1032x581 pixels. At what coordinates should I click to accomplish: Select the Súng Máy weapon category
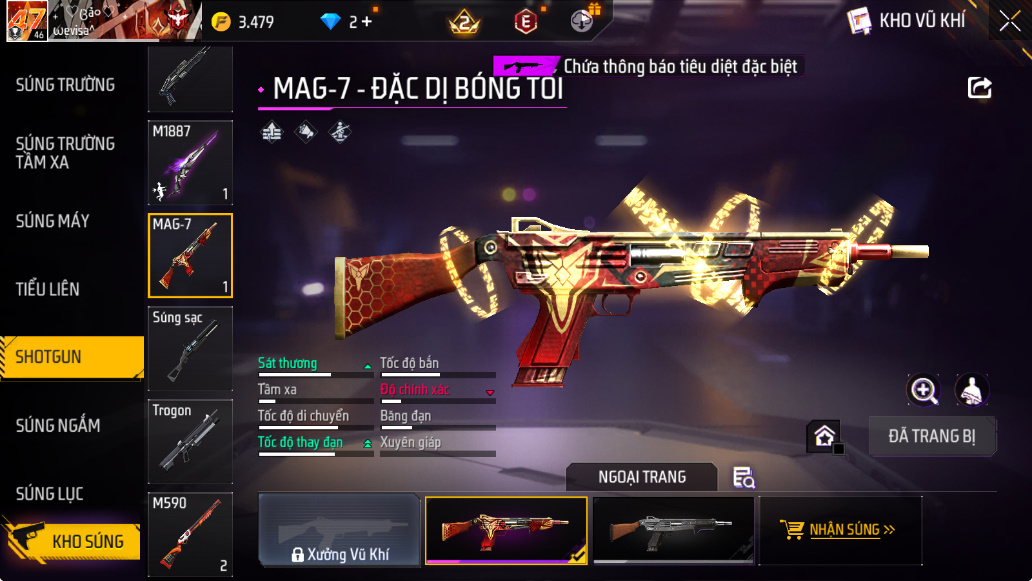click(53, 221)
